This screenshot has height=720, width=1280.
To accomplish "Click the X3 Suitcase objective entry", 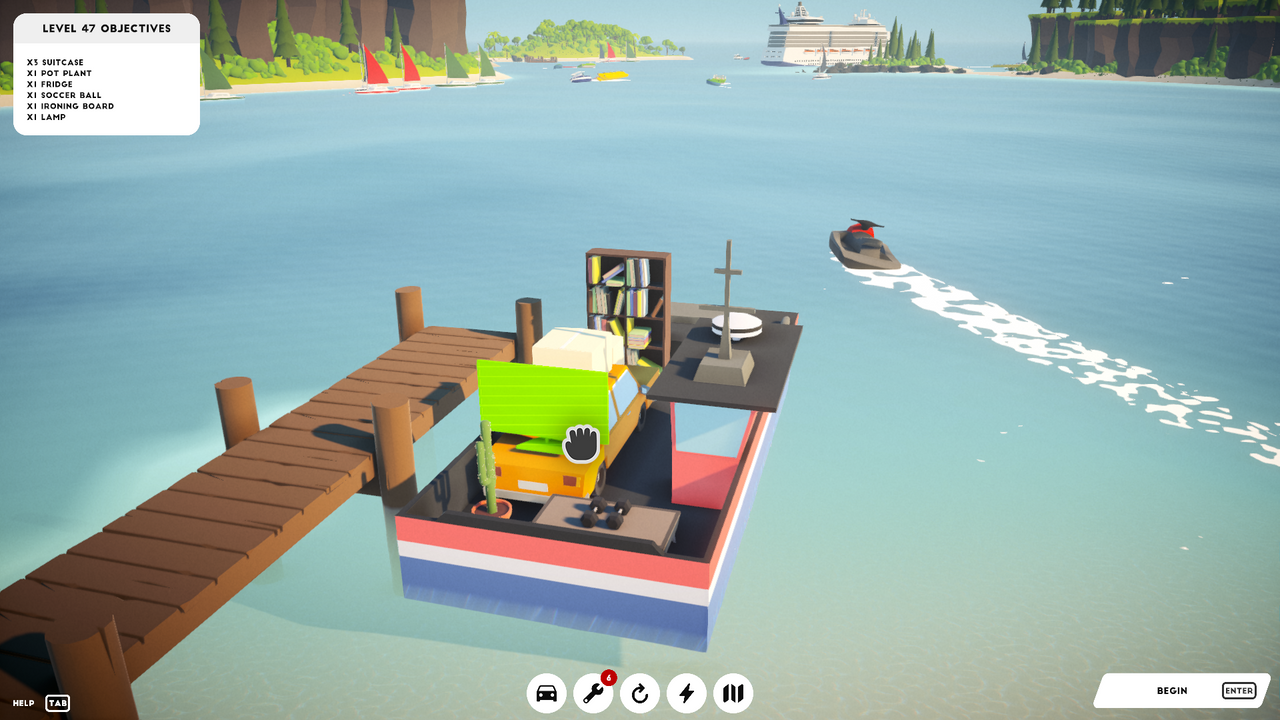I will click(x=54, y=62).
